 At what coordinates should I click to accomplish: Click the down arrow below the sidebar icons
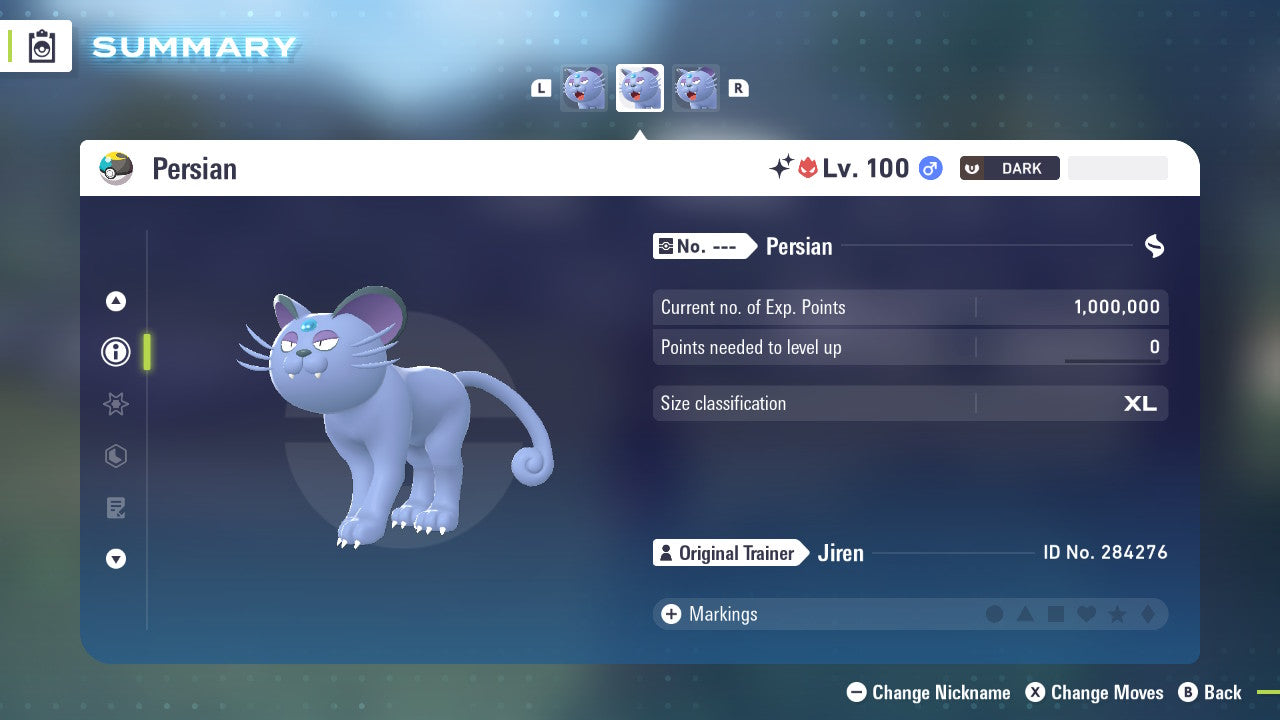pos(116,559)
